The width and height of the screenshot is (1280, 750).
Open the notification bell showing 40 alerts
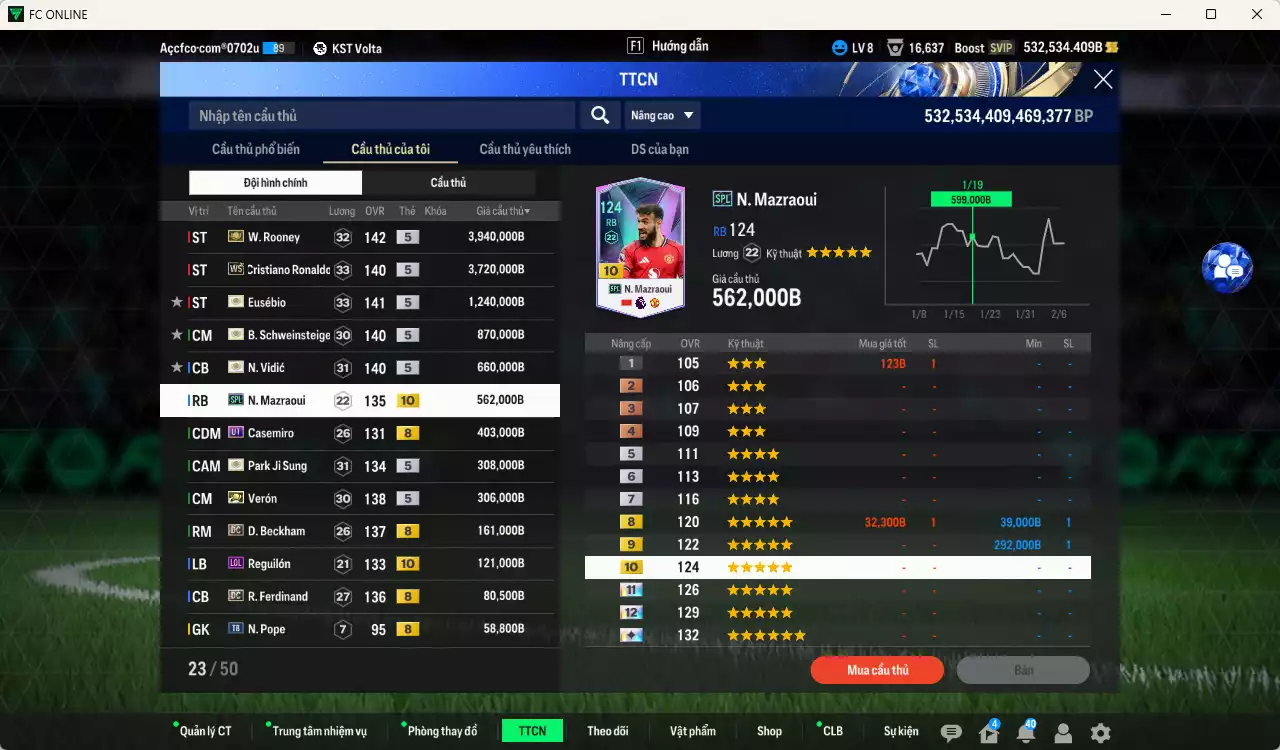1025,732
